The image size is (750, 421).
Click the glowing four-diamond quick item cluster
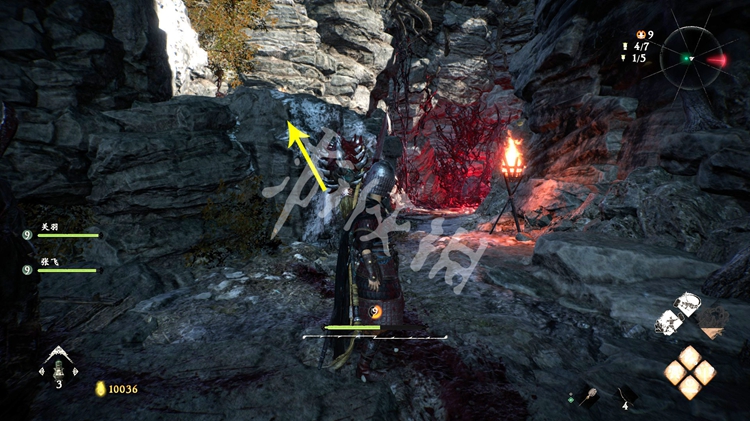(x=690, y=372)
